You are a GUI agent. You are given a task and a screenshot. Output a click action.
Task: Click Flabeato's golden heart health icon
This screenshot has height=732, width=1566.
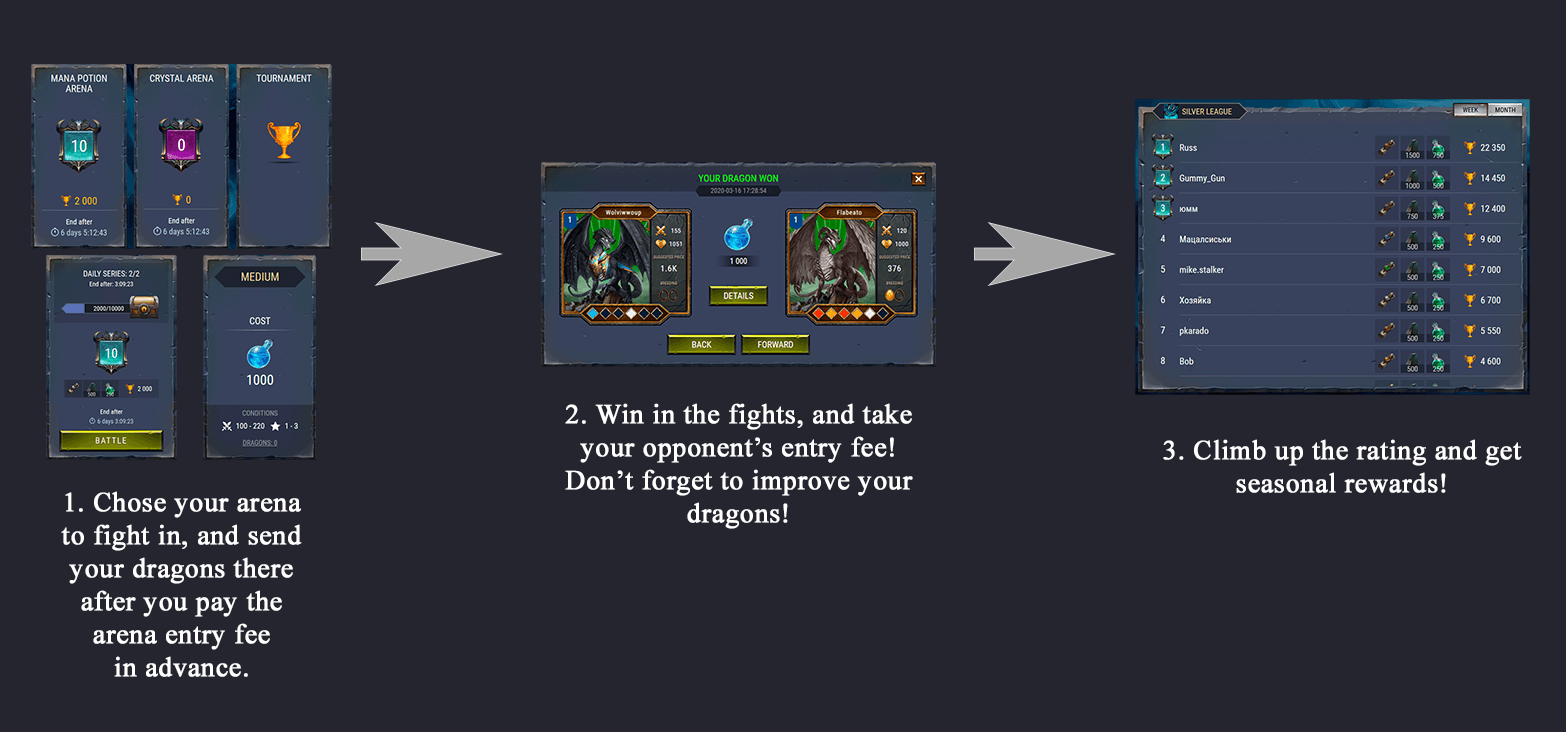[887, 244]
